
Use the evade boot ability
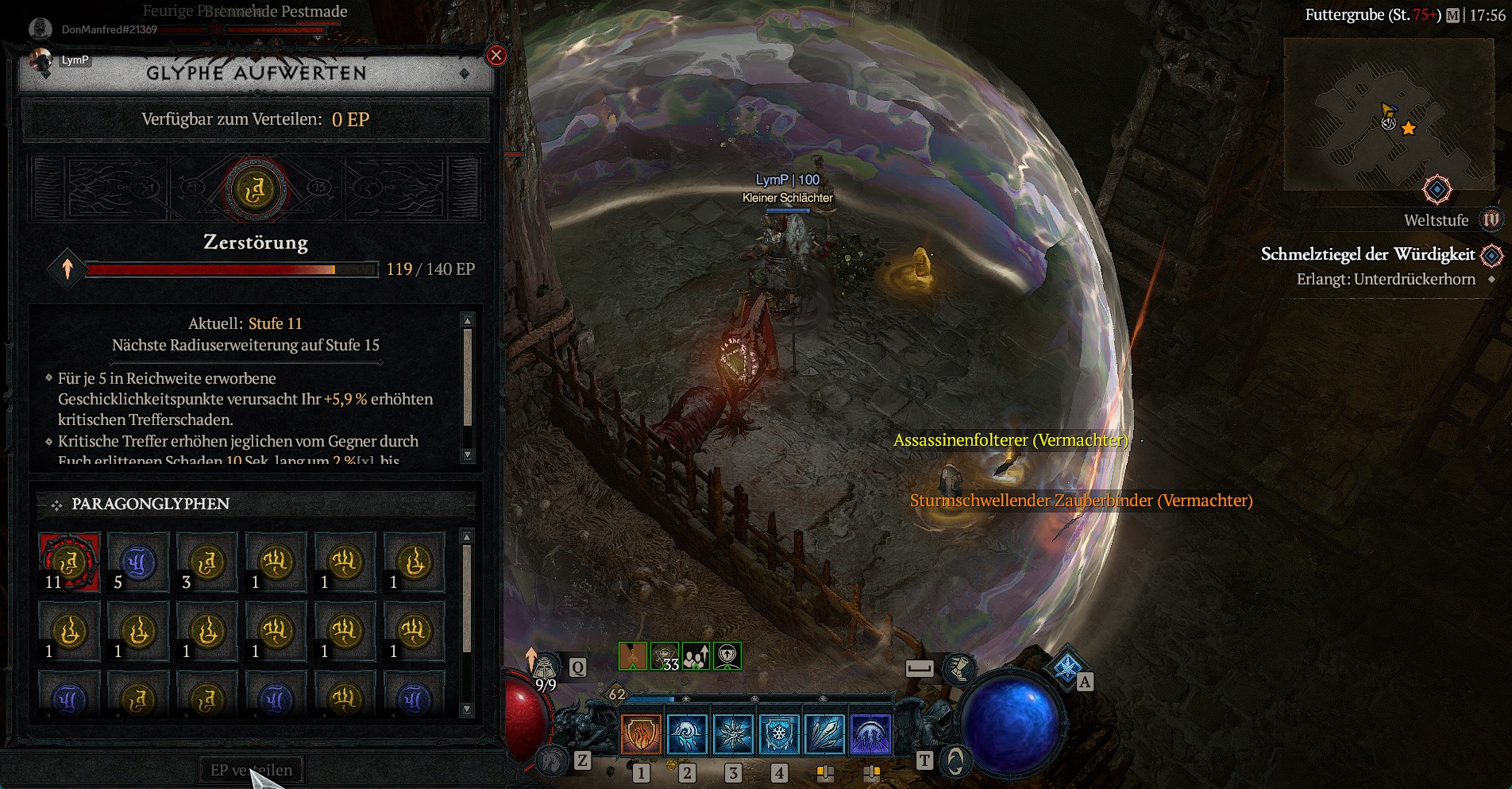959,668
